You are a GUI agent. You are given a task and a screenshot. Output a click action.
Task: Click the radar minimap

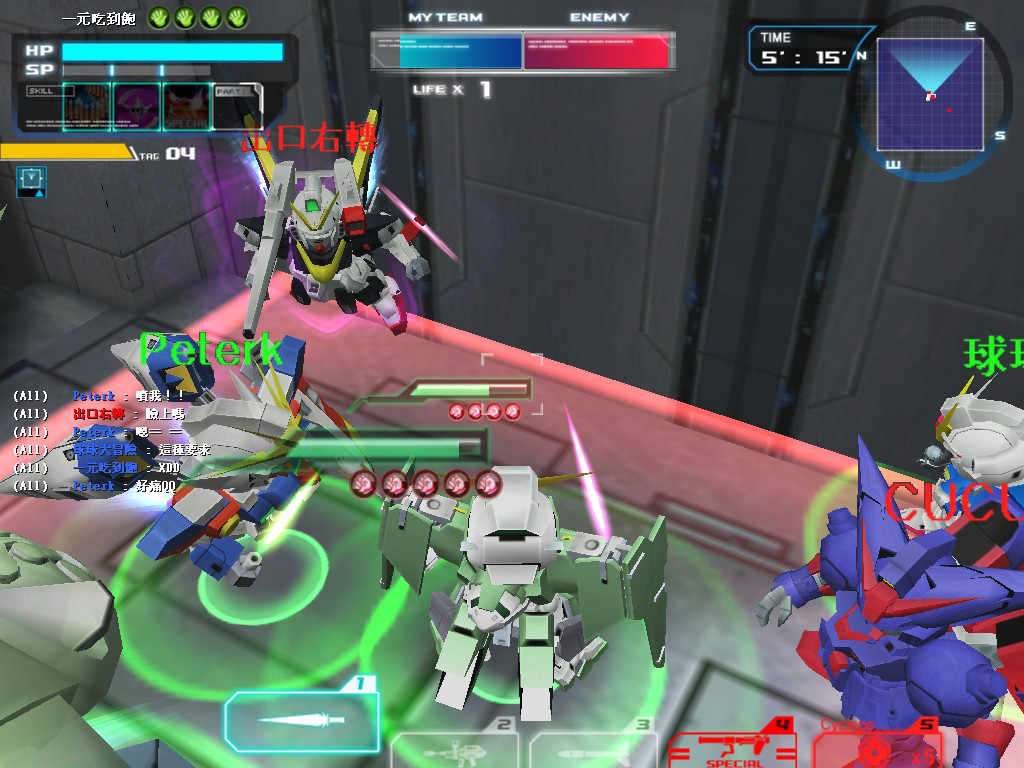(929, 96)
